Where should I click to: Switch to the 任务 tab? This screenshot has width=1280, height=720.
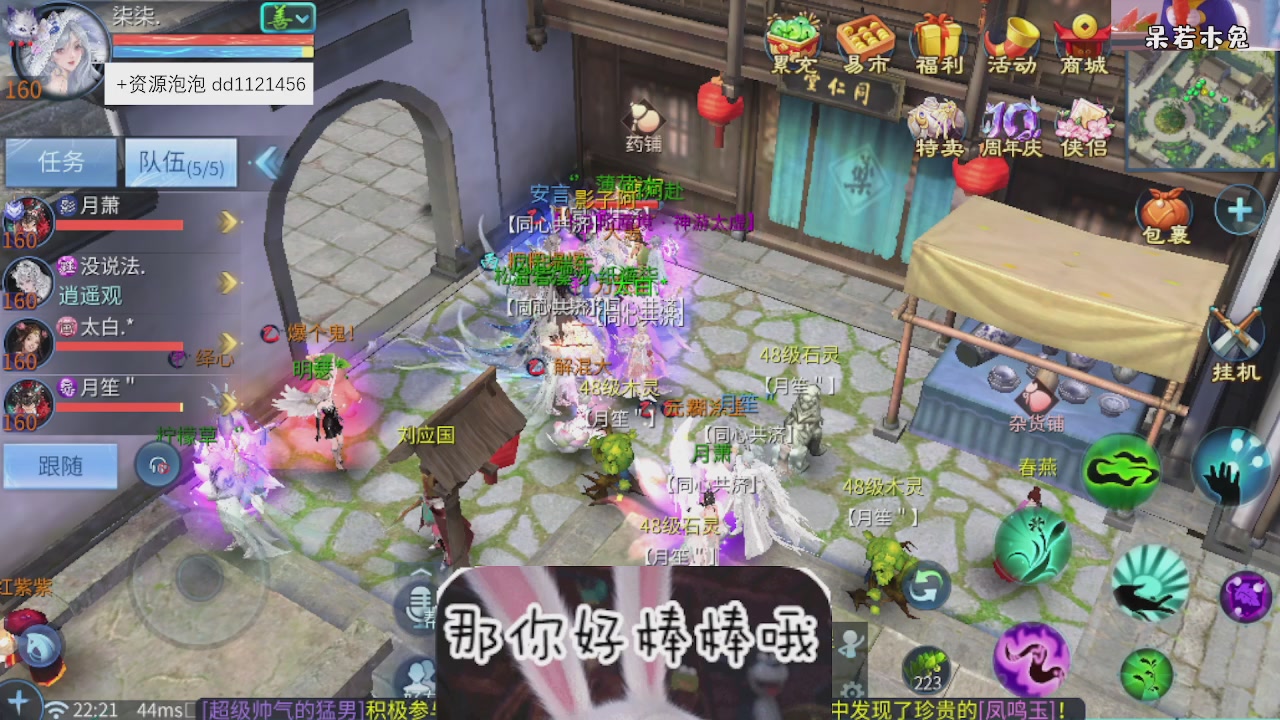60,162
